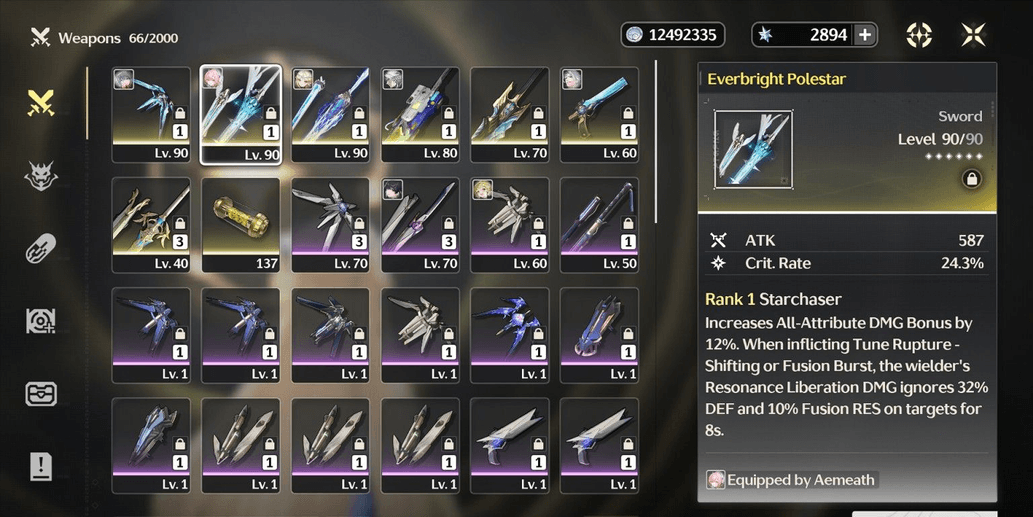This screenshot has height=517, width=1033.
Task: Click the Equipped by Aemeath label
Action: pos(791,480)
